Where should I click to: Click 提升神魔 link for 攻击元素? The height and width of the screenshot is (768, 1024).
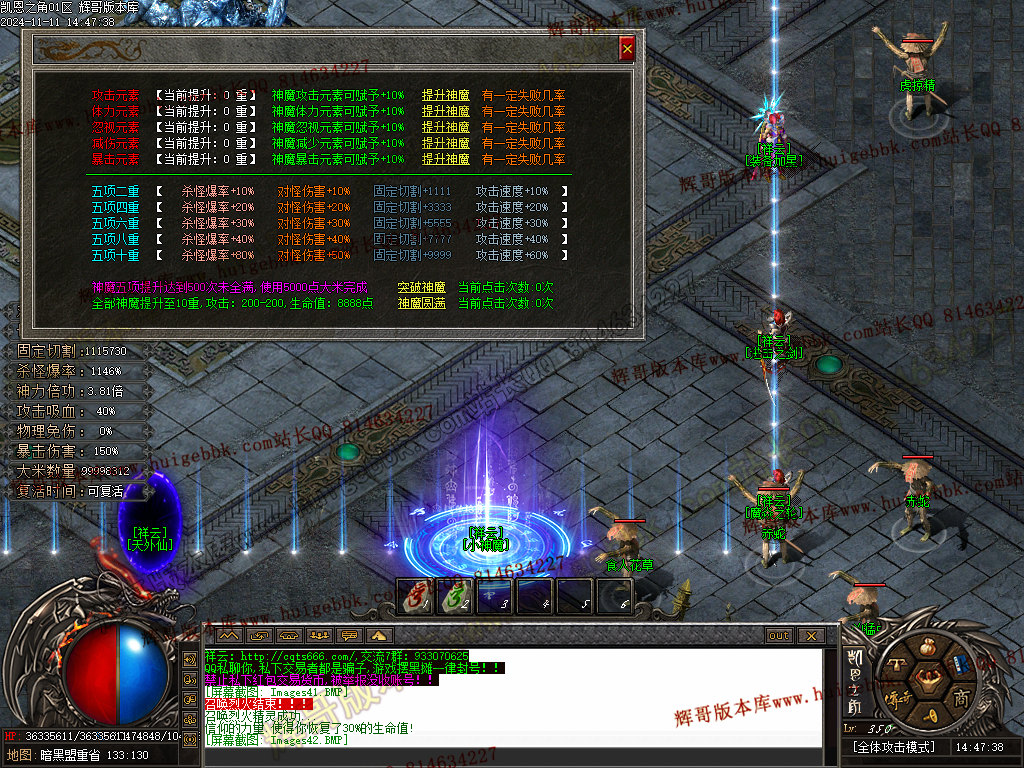pos(445,96)
